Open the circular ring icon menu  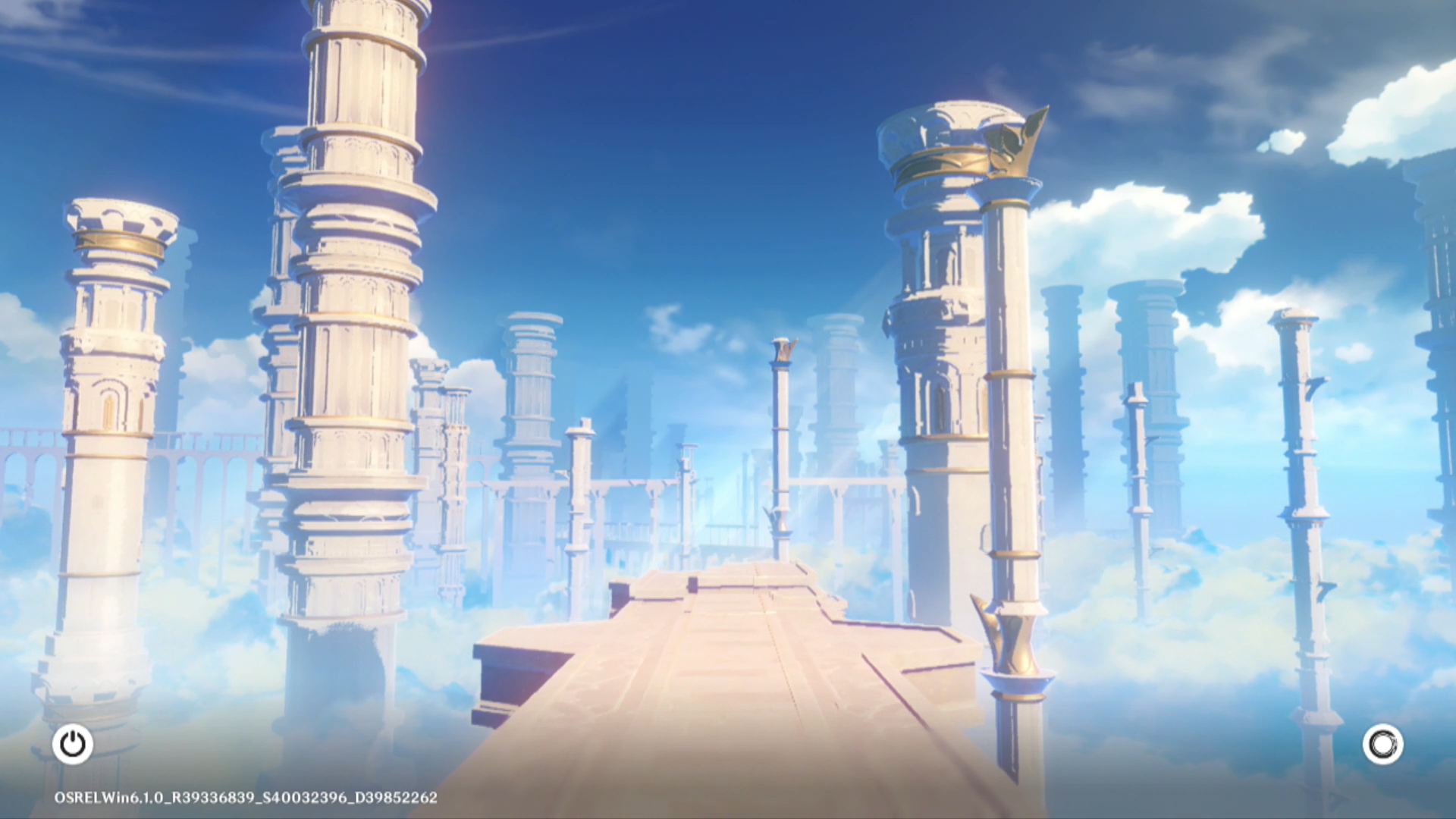[1382, 744]
